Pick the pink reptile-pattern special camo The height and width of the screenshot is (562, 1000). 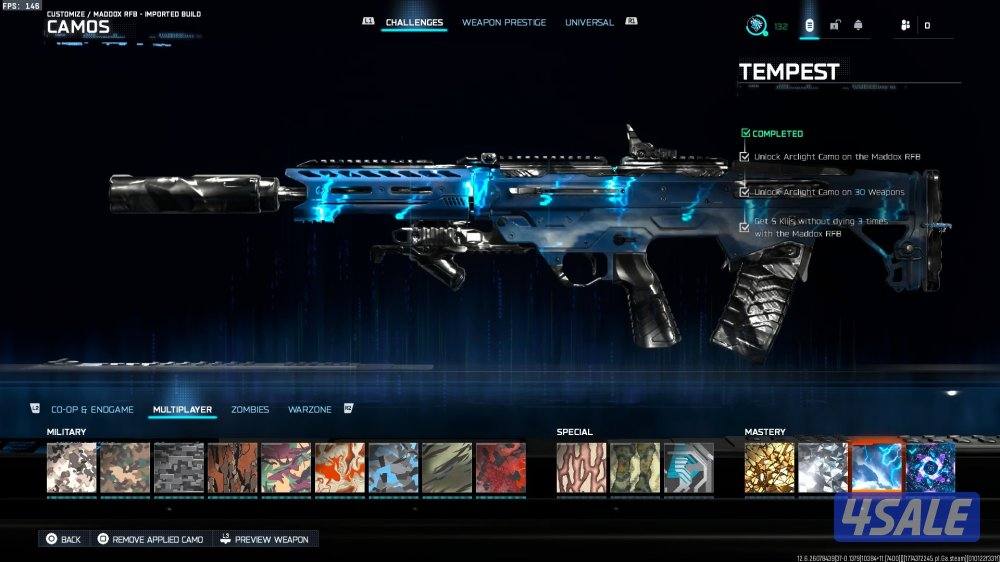(x=581, y=467)
